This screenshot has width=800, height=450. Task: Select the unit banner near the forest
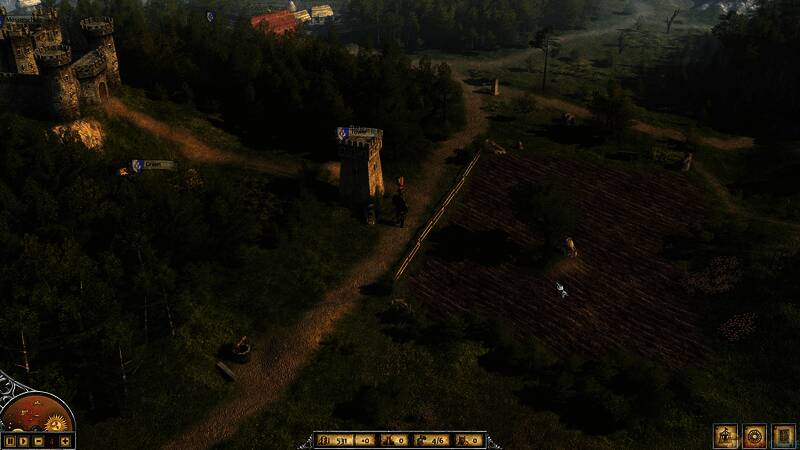(153, 165)
